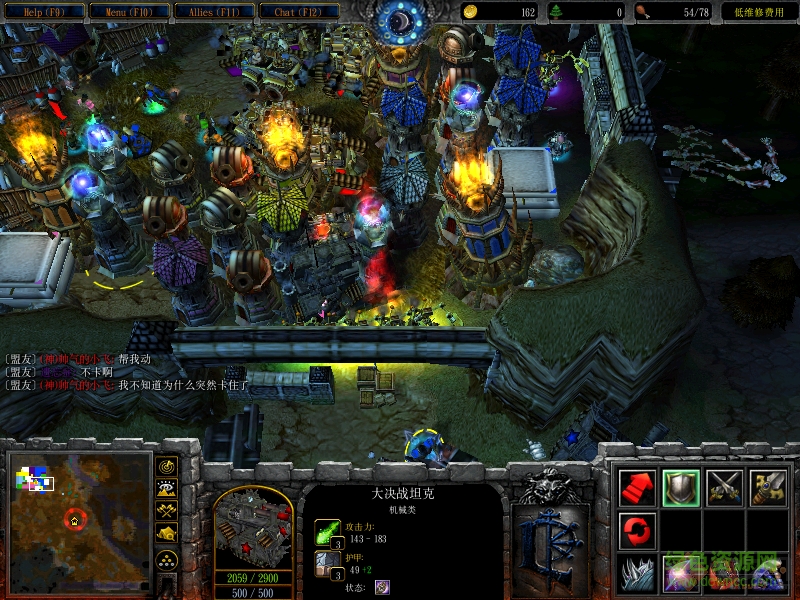Image resolution: width=800 pixels, height=600 pixels.
Task: Toggle minimap creep camps display button
Action: pyautogui.click(x=167, y=535)
